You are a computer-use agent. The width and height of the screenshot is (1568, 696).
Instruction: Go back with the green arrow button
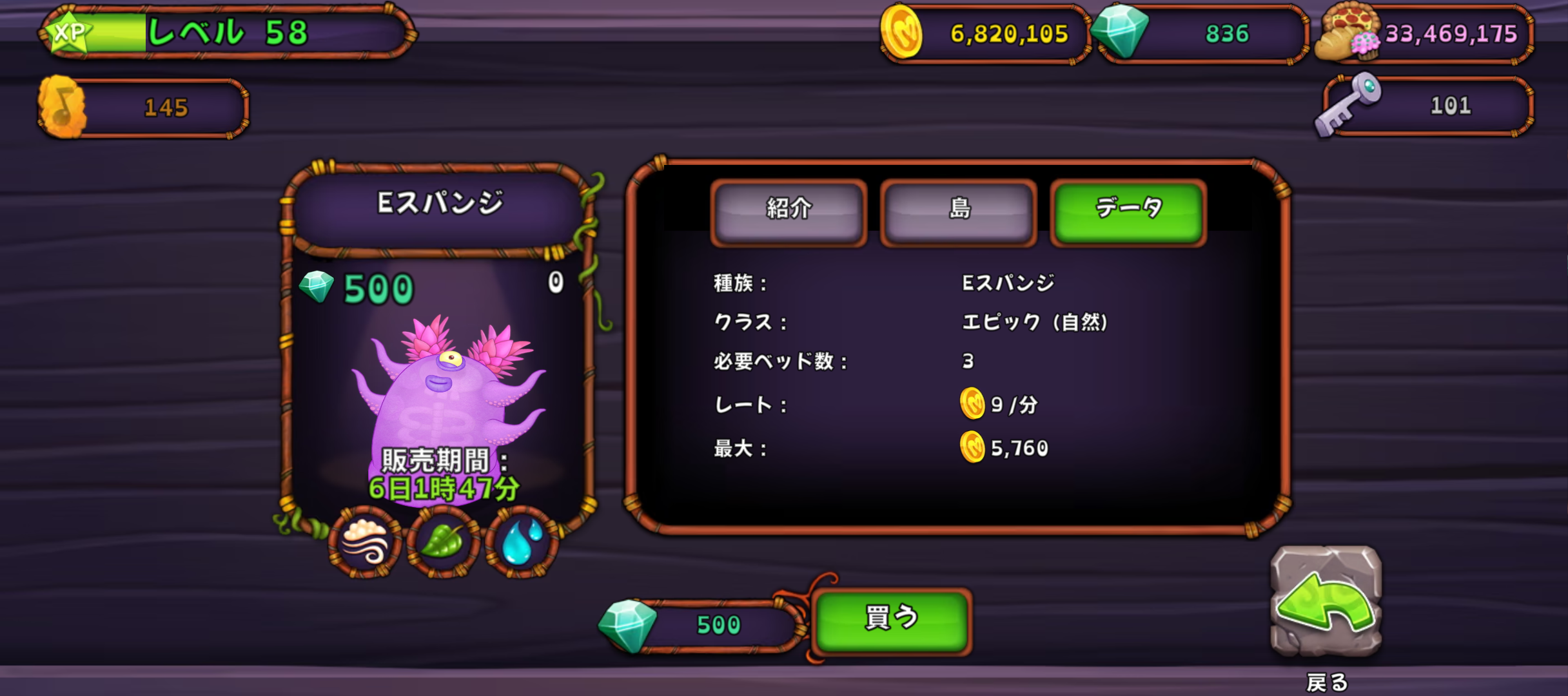1326,602
